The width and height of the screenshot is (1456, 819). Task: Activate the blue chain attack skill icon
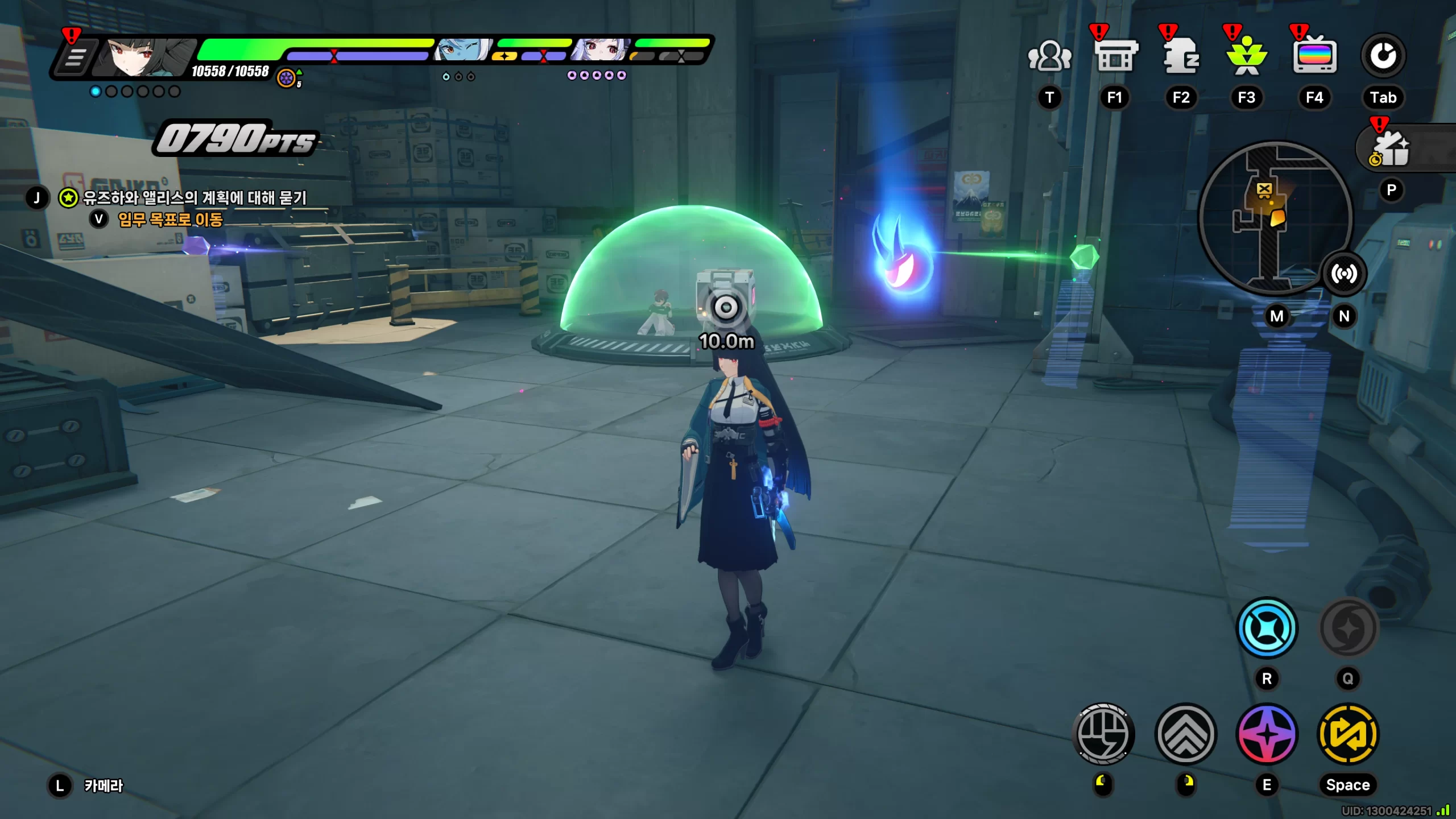pos(1267,628)
